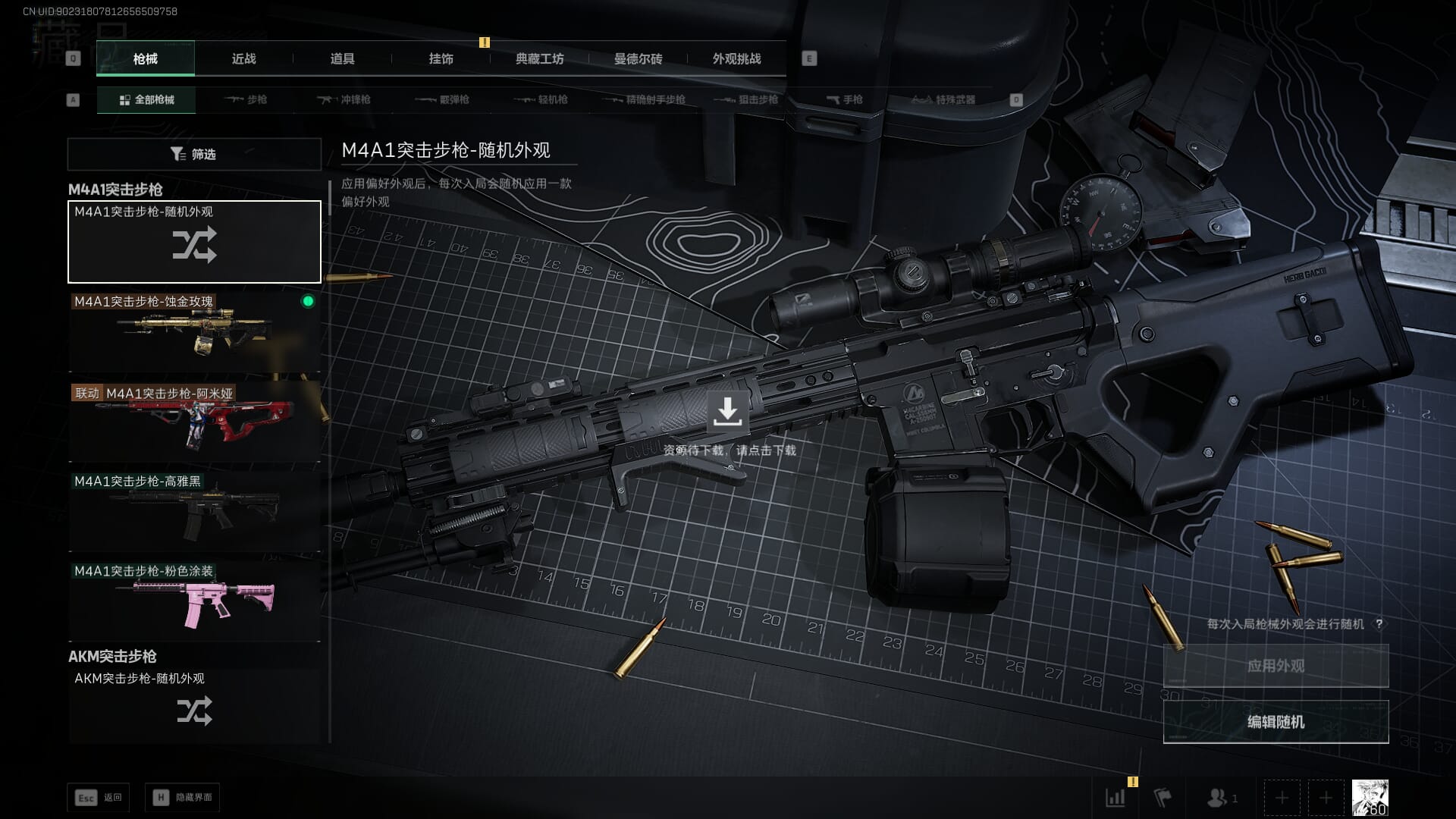The width and height of the screenshot is (1456, 819).
Task: Open the 道具 items tab
Action: (x=342, y=59)
